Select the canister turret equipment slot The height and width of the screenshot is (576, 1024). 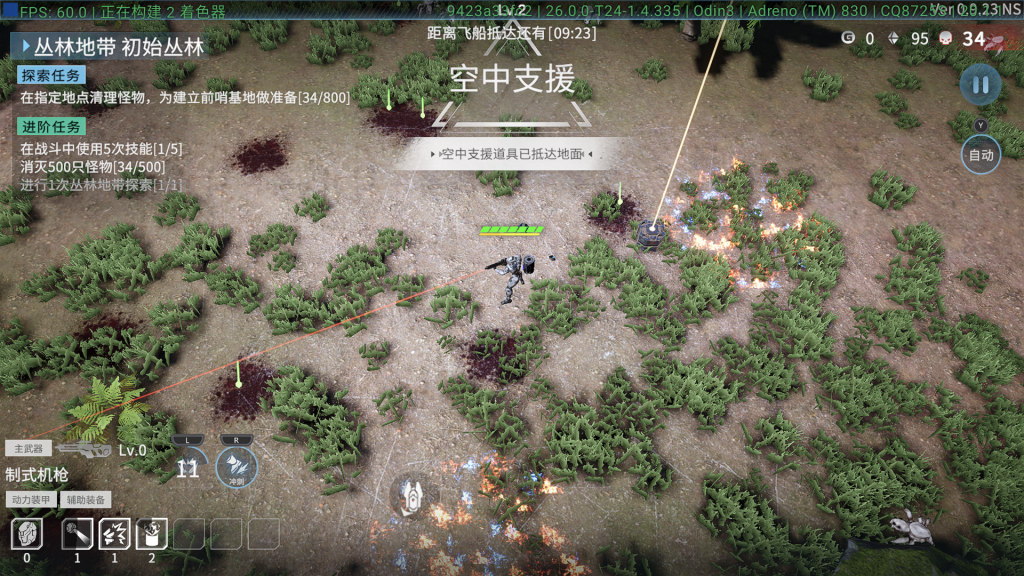pos(151,534)
